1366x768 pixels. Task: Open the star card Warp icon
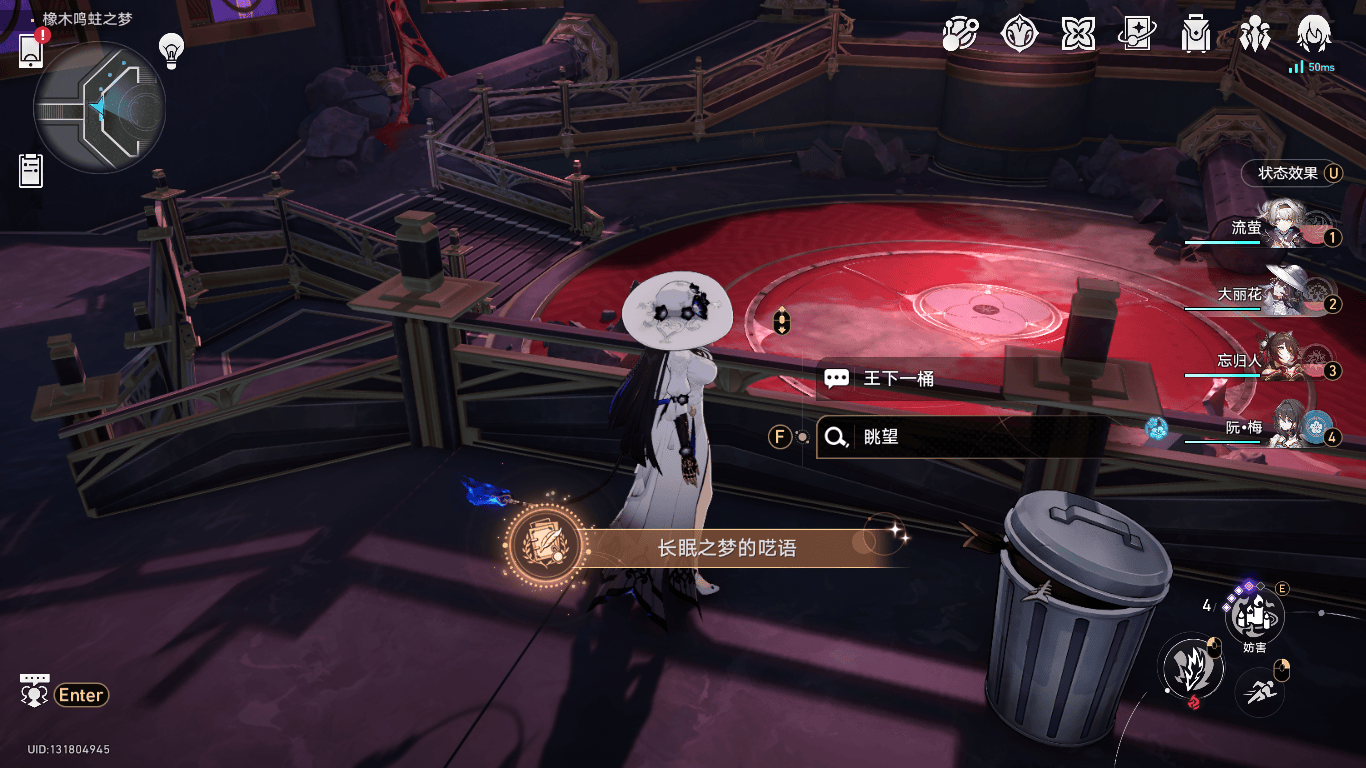tap(1137, 35)
